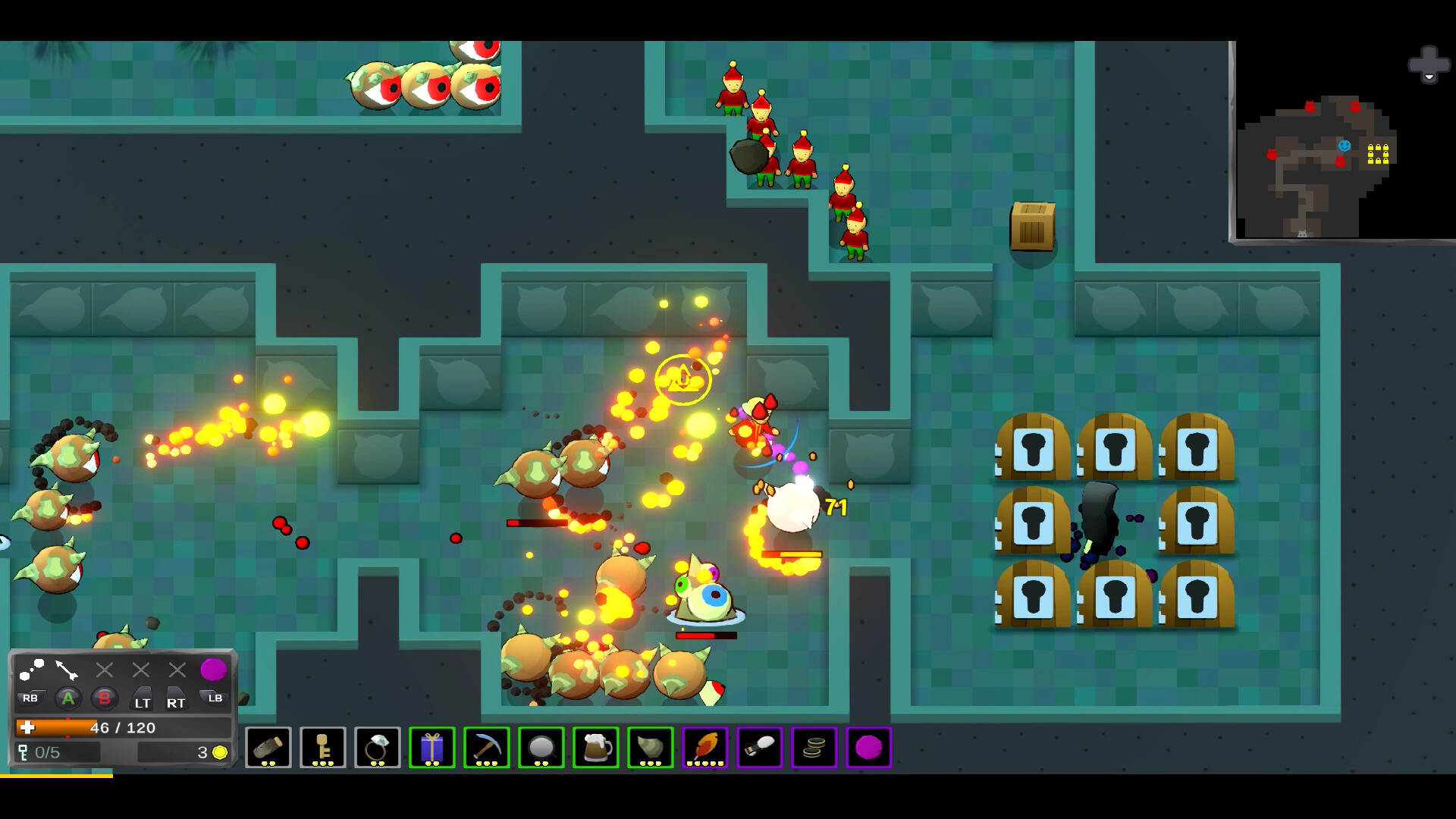The width and height of the screenshot is (1456, 819).
Task: Activate the arrow ability bound to A
Action: pyautogui.click(x=65, y=670)
